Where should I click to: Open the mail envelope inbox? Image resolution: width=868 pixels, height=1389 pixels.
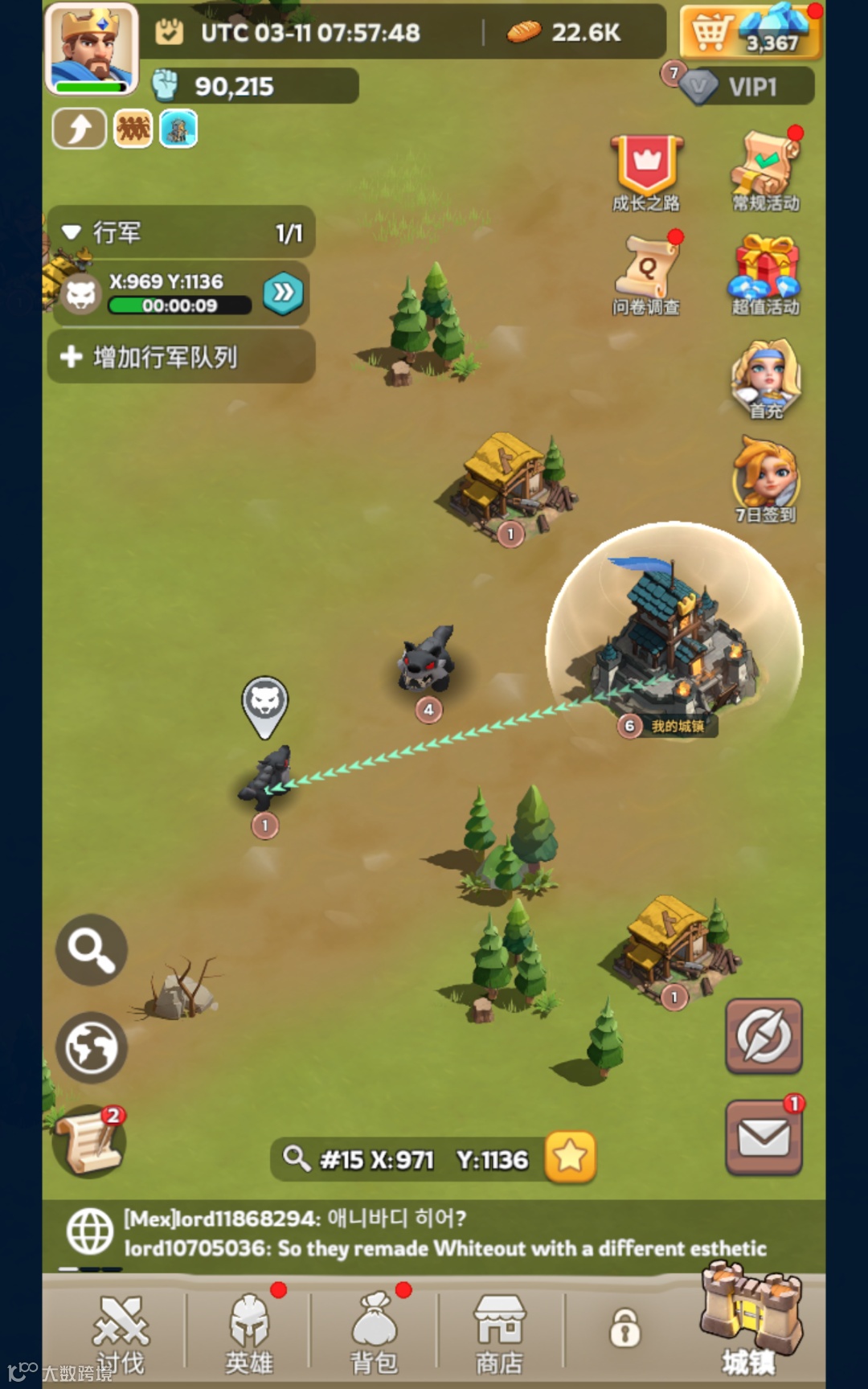(764, 1137)
